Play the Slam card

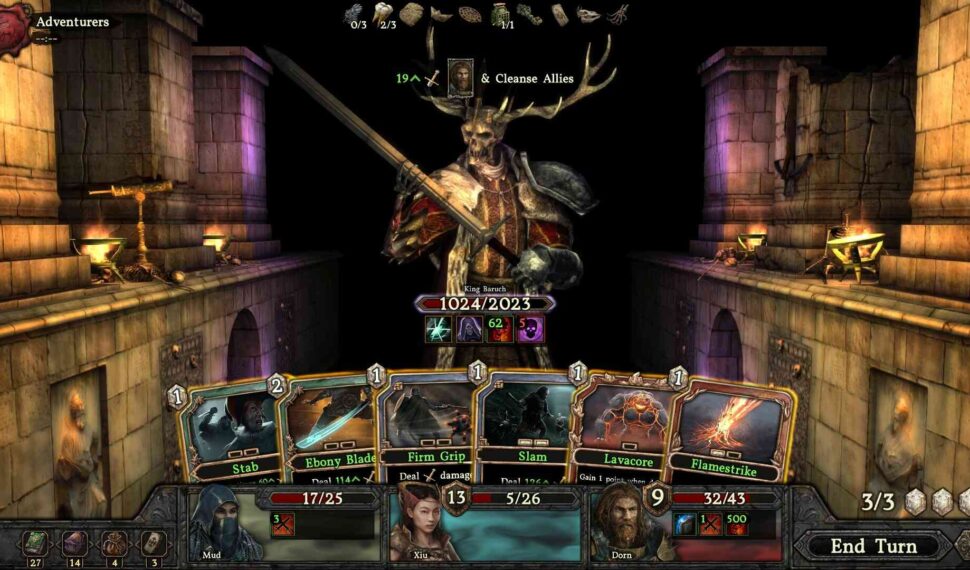tap(523, 425)
